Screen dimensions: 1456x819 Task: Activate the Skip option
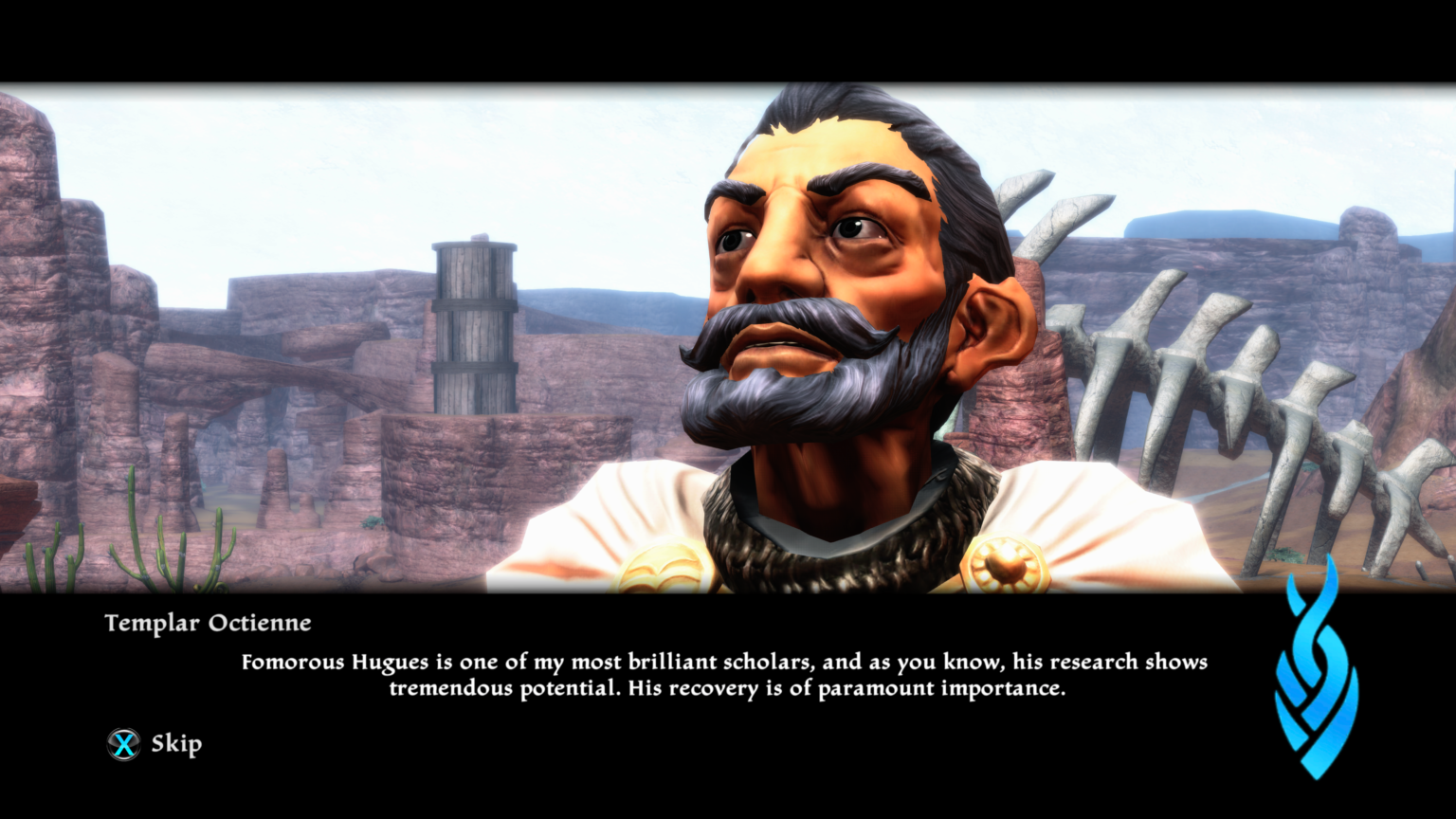point(175,743)
